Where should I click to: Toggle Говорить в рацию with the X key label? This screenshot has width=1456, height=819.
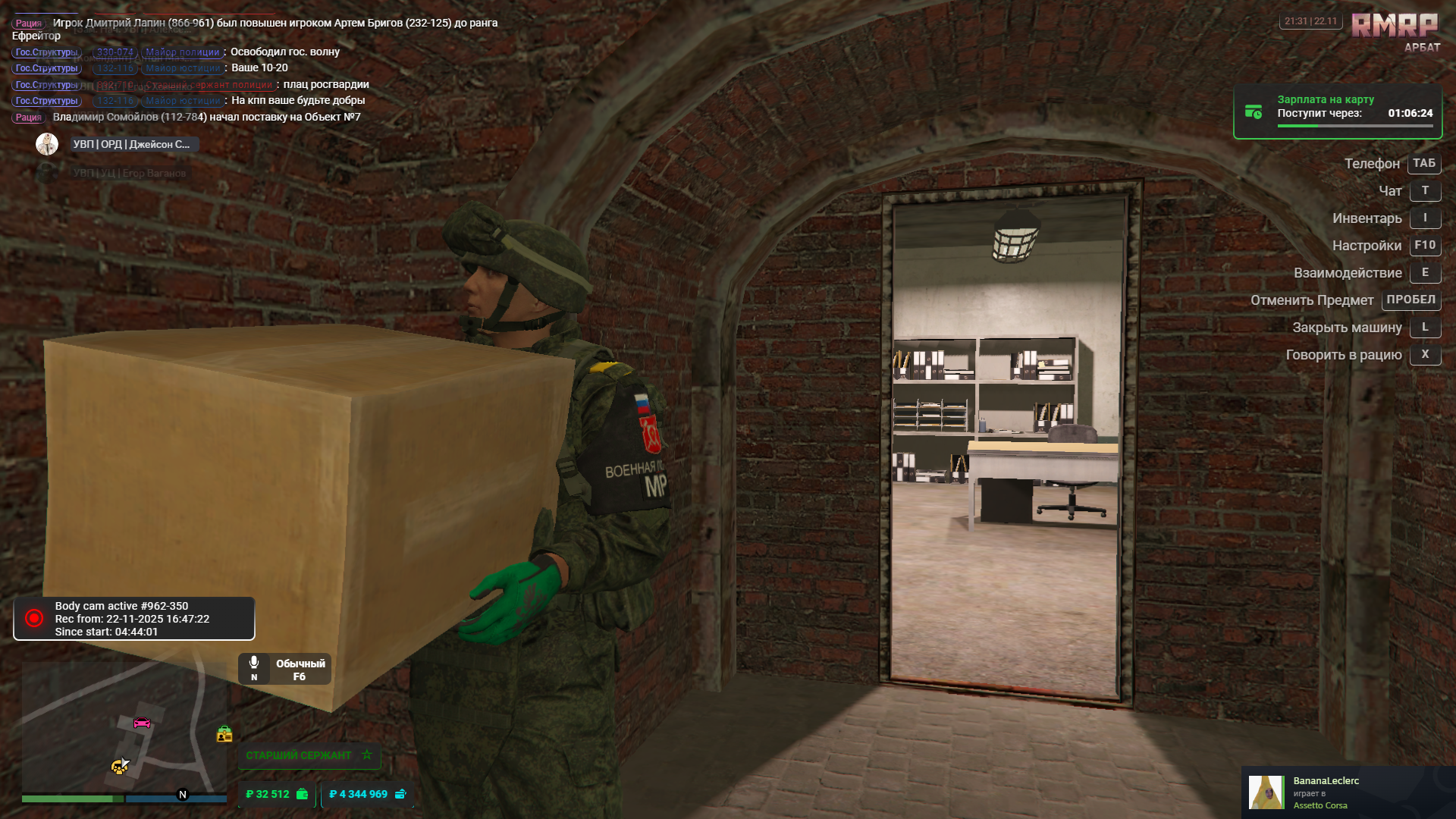tap(1425, 354)
